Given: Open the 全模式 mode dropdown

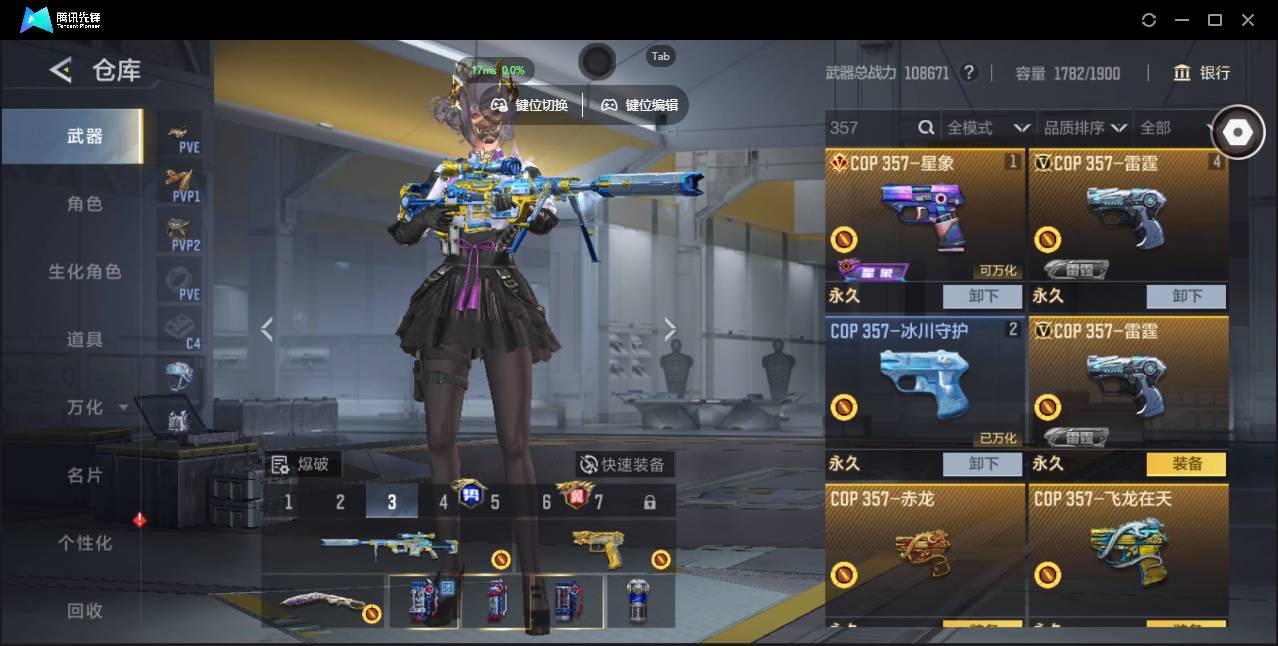Looking at the screenshot, I should coord(988,128).
